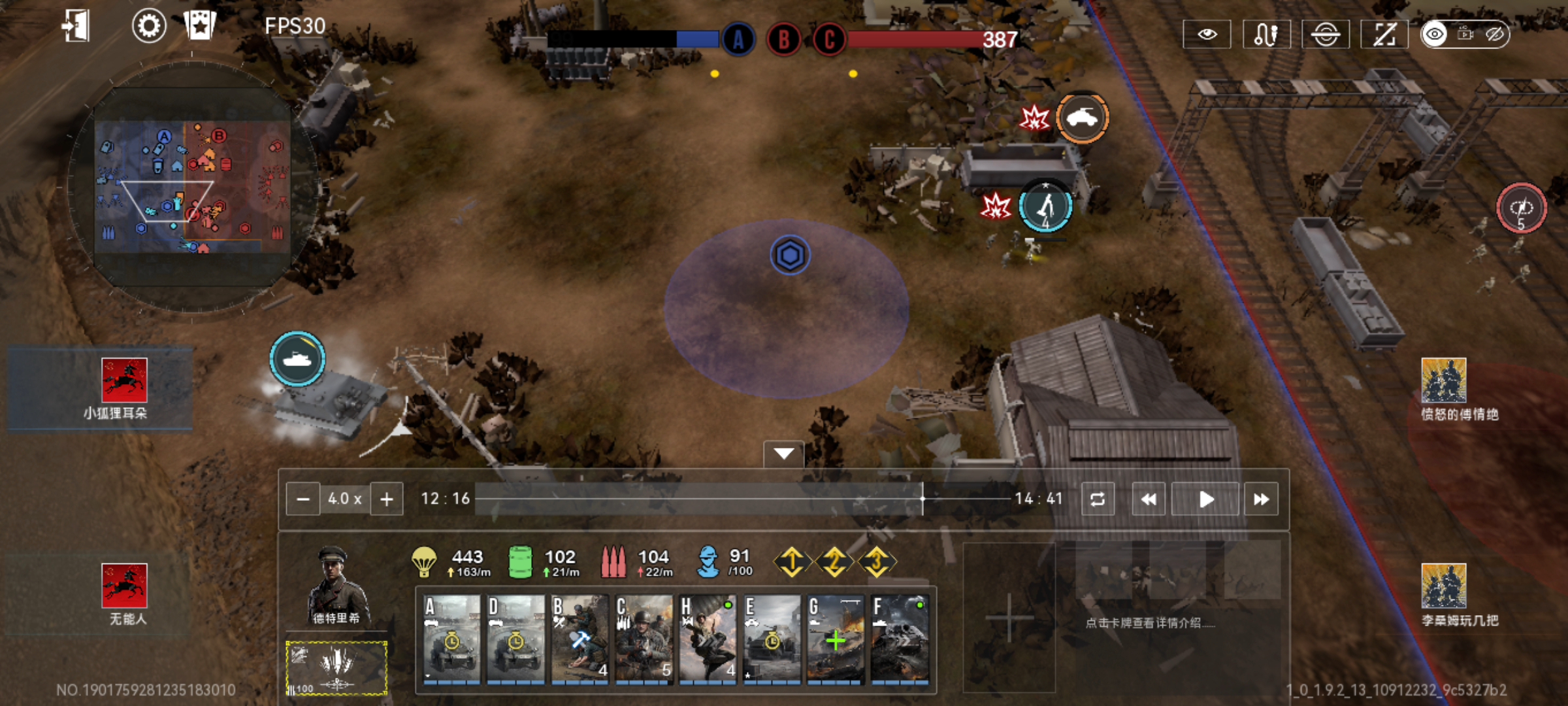Open the minimap
Screen dimensions: 1568x706
191,186
